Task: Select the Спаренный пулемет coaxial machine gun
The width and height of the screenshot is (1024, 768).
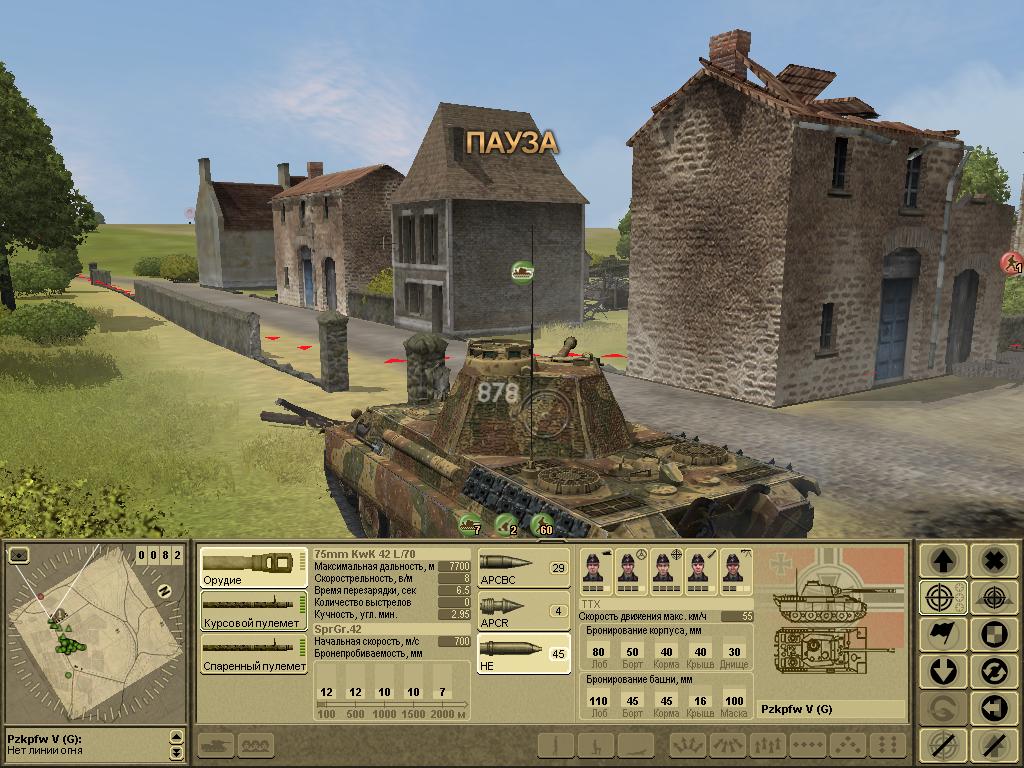Action: click(253, 653)
